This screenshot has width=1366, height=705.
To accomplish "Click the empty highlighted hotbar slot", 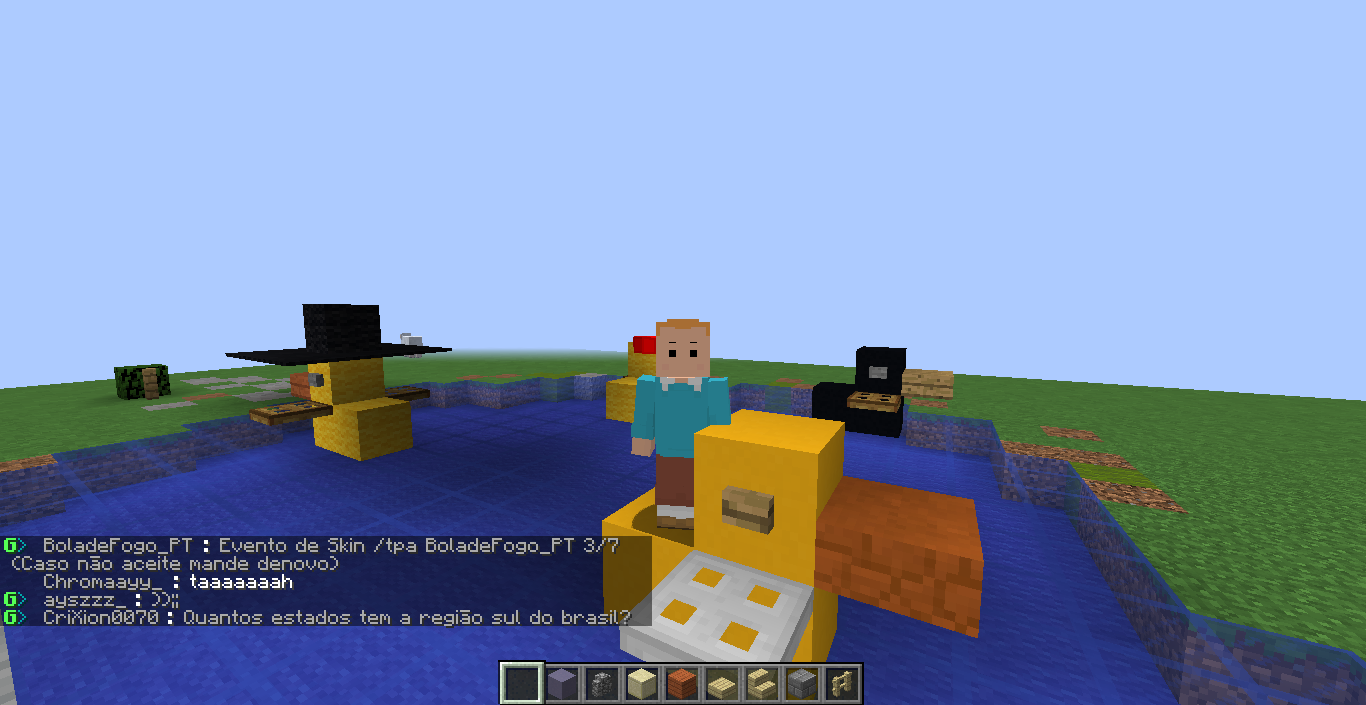I will (x=522, y=684).
